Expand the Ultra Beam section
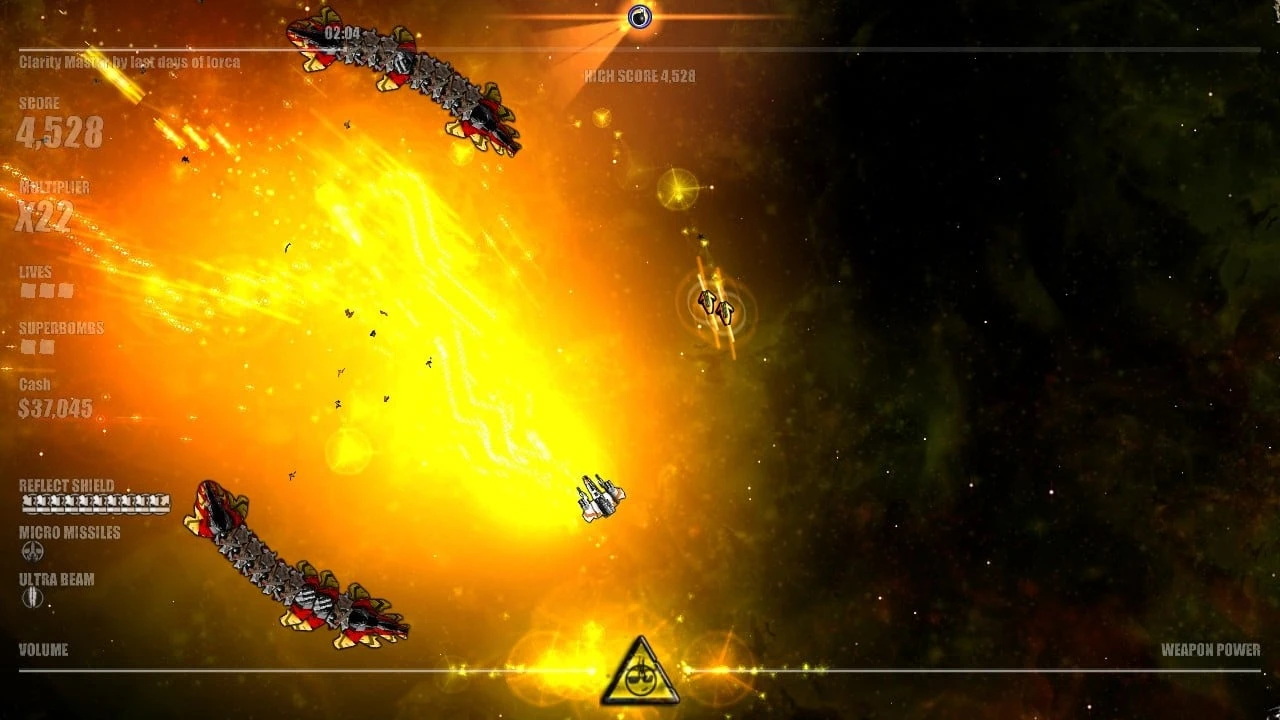Viewport: 1280px width, 720px height. tap(53, 577)
